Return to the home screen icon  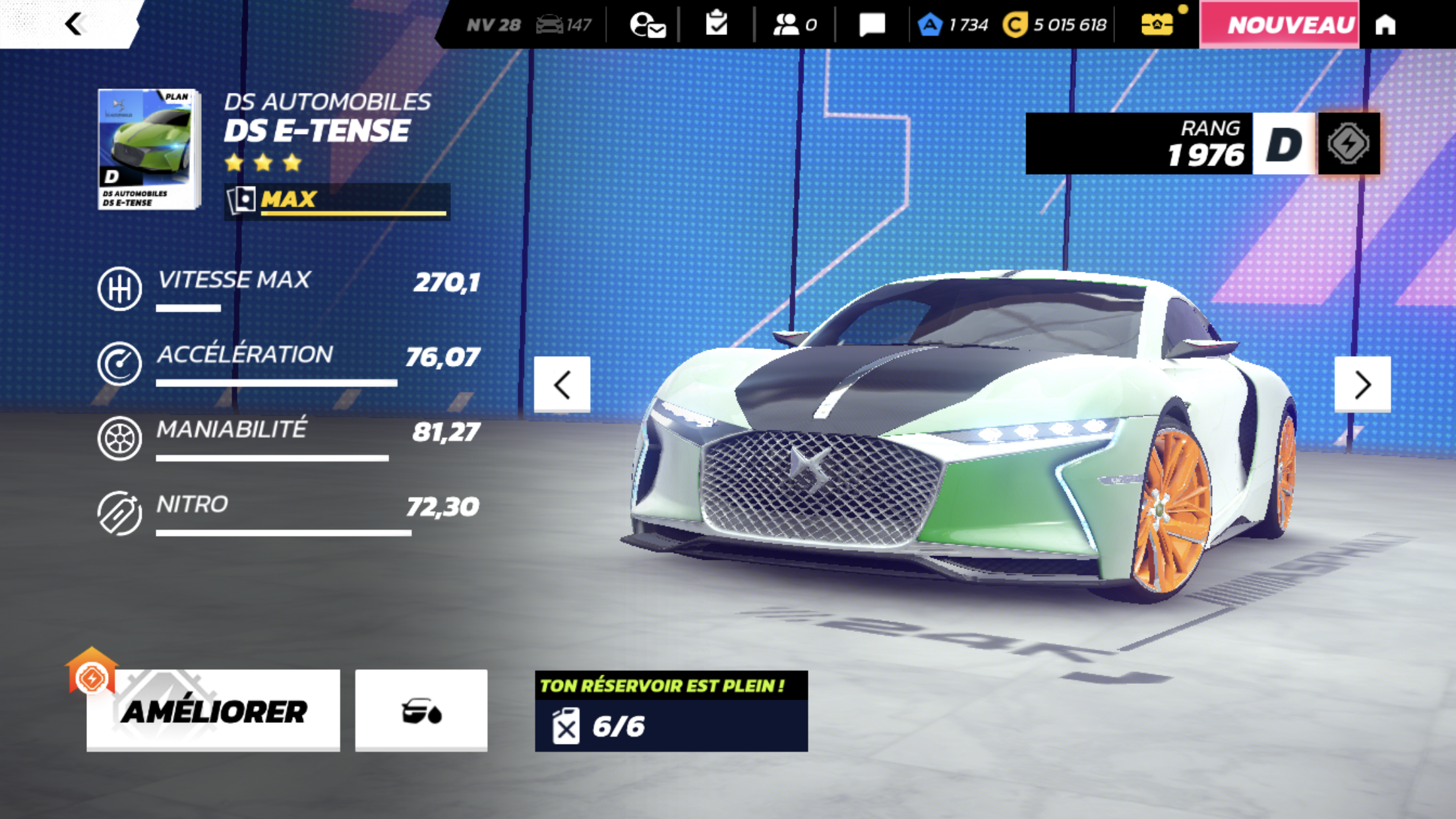point(1385,24)
